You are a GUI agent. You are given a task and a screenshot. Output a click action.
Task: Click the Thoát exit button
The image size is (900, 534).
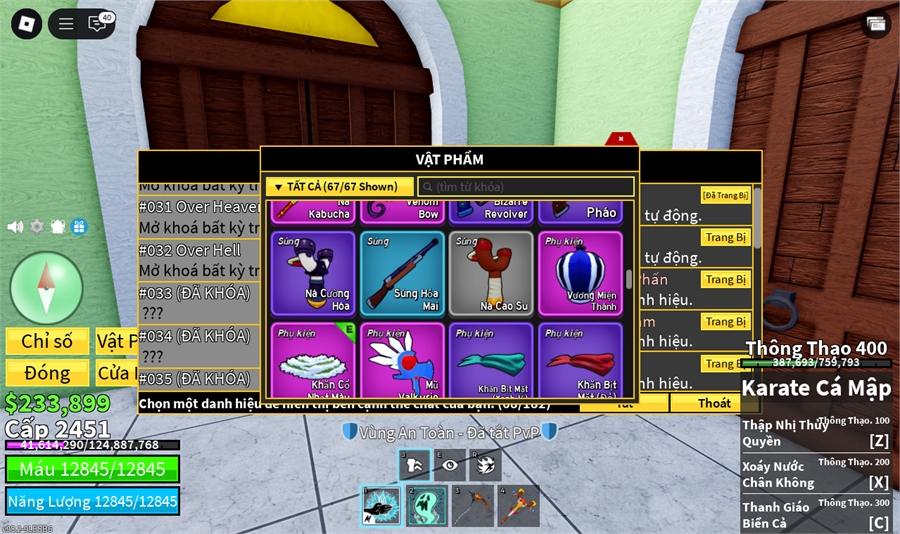pyautogui.click(x=714, y=403)
